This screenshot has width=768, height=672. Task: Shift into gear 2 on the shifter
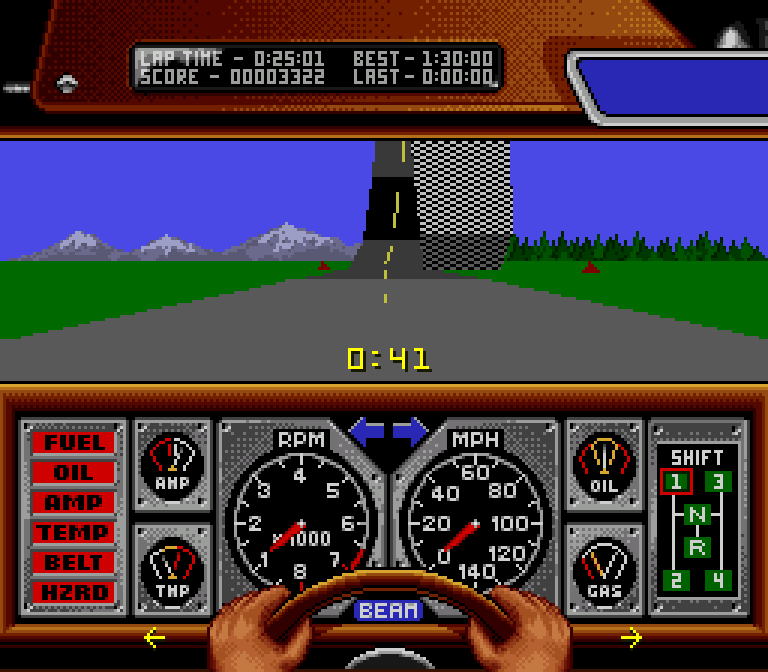coord(676,580)
